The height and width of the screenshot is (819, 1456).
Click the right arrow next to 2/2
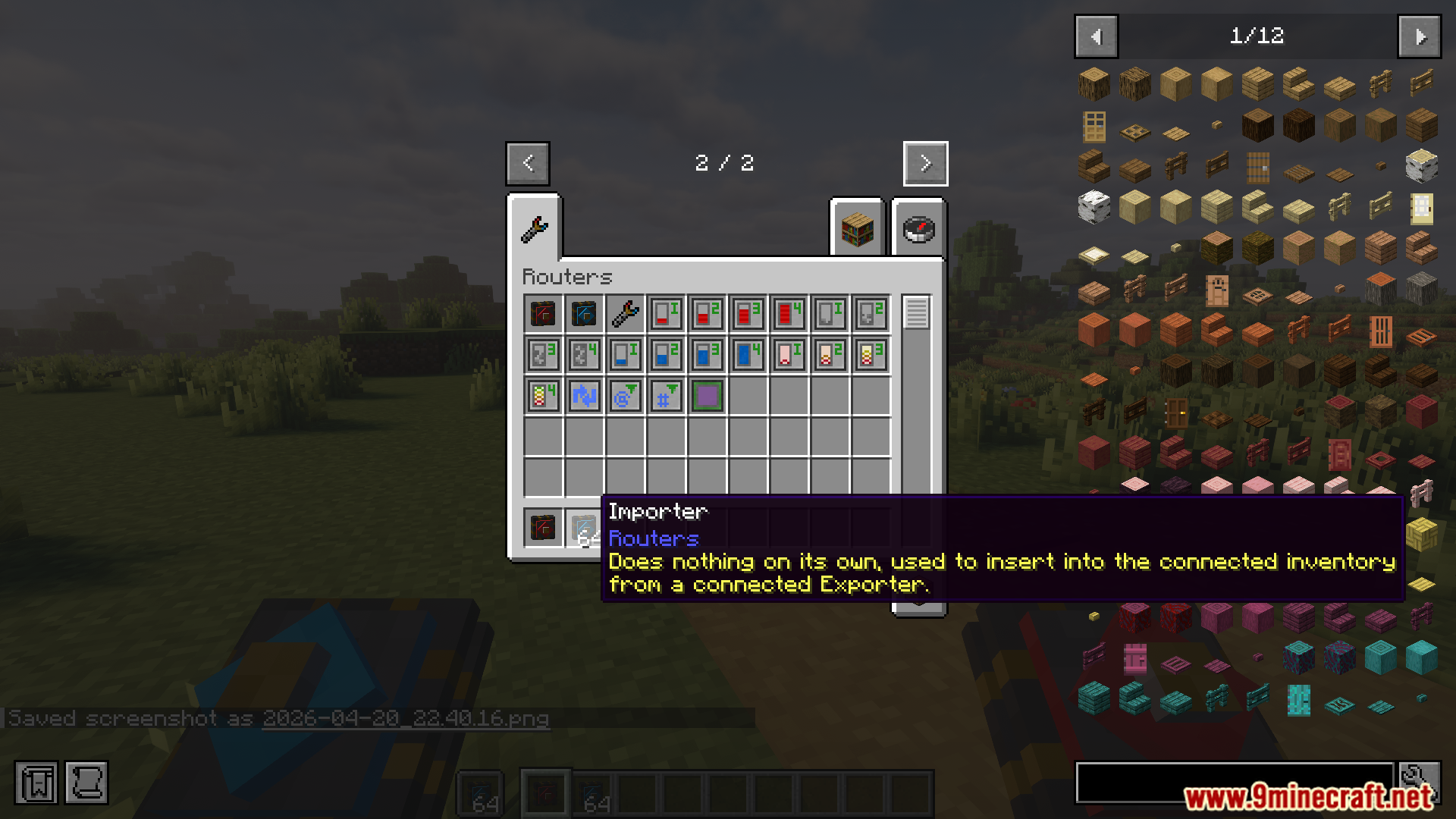click(x=925, y=163)
